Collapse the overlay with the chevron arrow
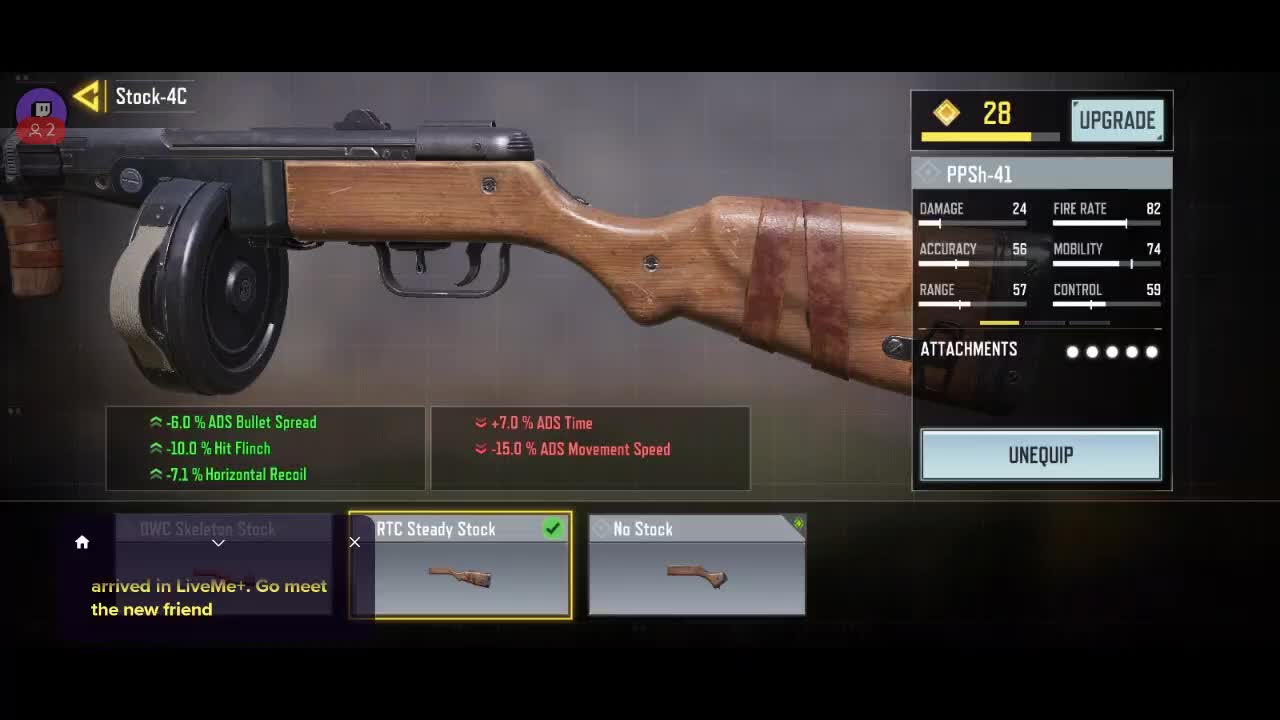 point(218,542)
